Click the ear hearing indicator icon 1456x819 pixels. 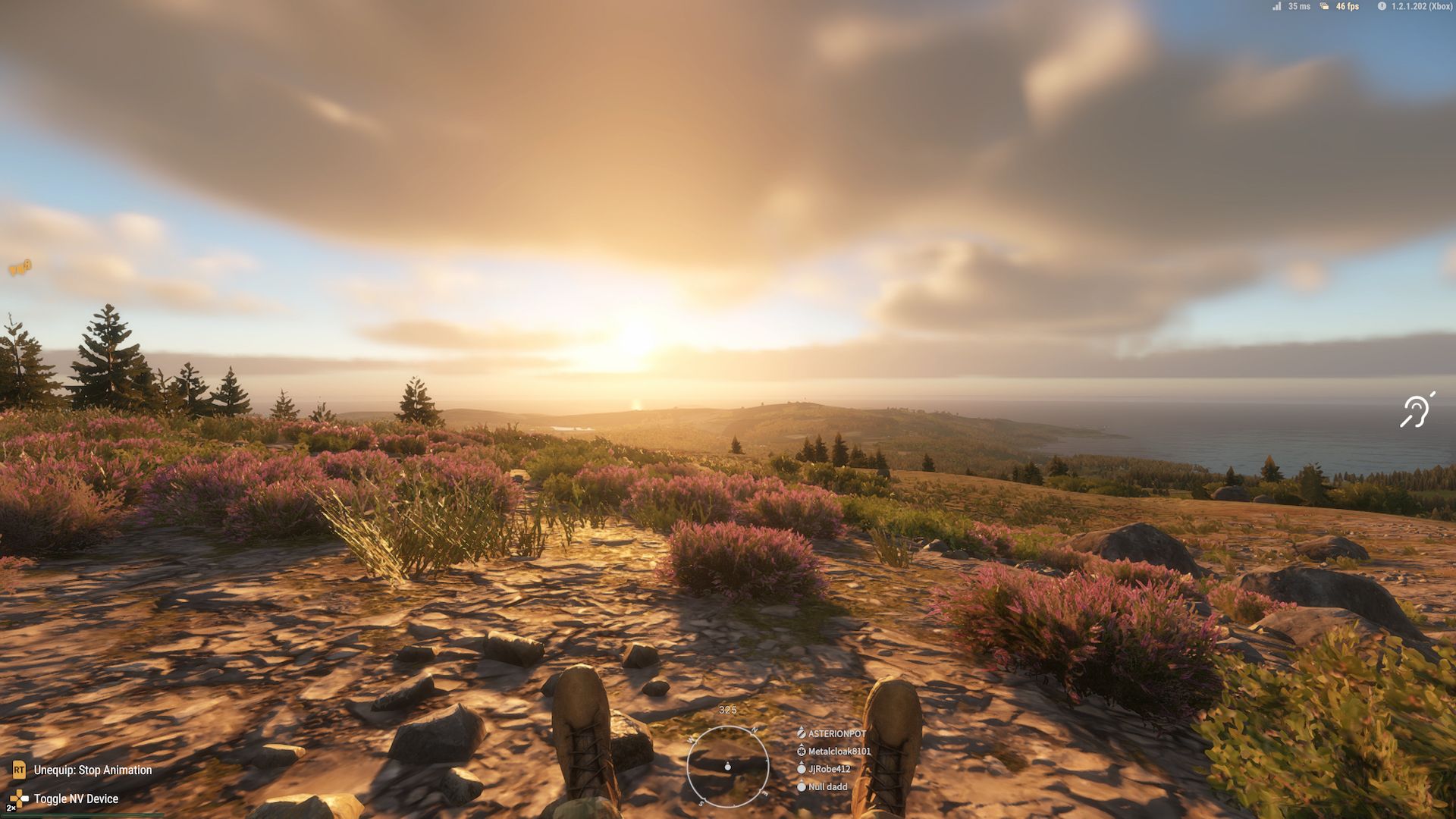pyautogui.click(x=1416, y=411)
